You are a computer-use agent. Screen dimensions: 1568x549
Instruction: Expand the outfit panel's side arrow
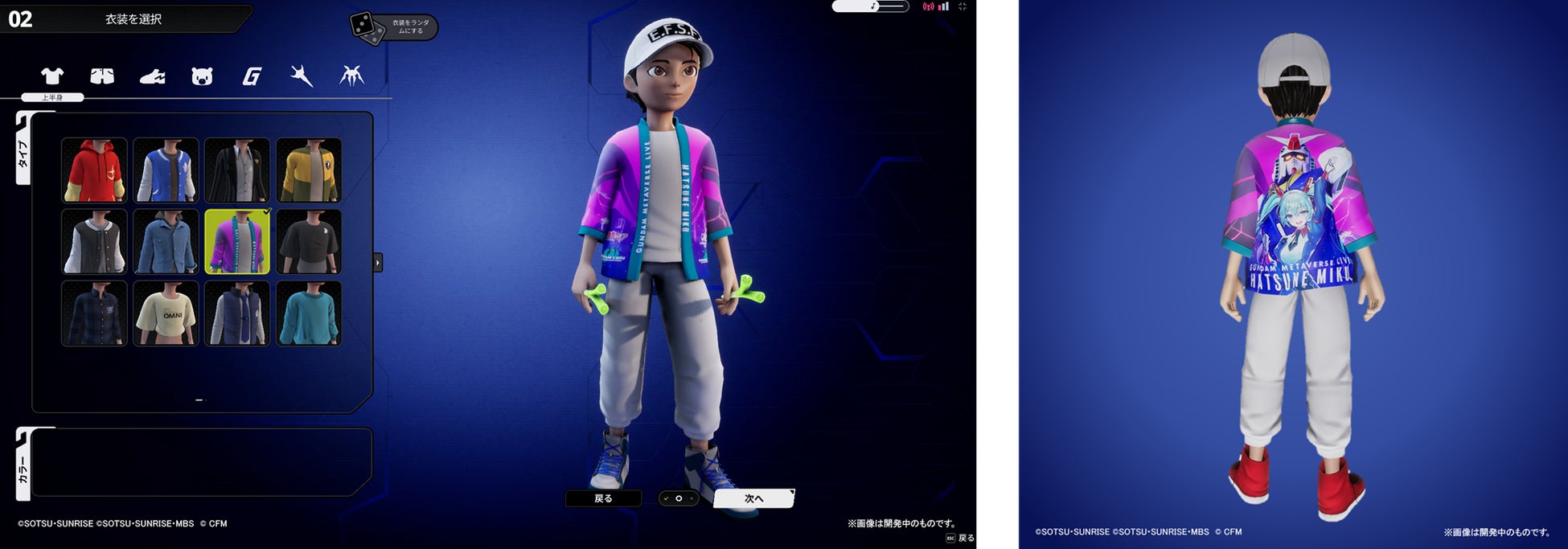[x=378, y=262]
